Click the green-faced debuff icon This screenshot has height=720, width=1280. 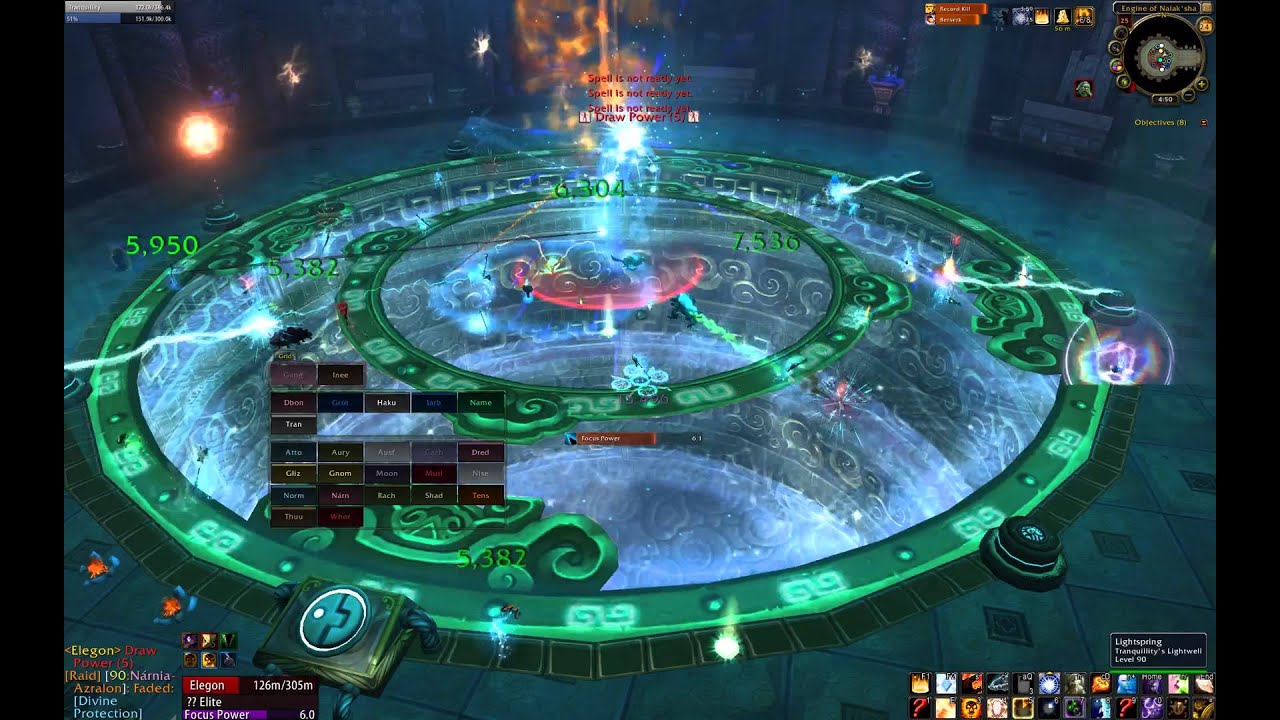pyautogui.click(x=1083, y=90)
